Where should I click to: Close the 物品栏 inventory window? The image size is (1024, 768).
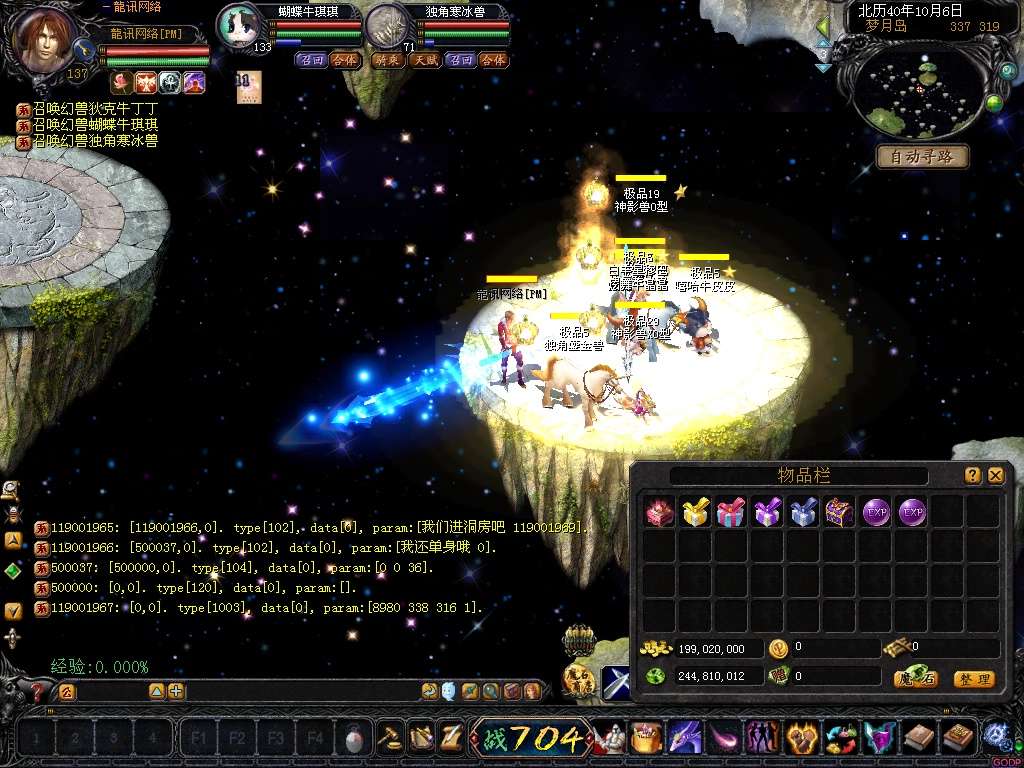click(995, 476)
